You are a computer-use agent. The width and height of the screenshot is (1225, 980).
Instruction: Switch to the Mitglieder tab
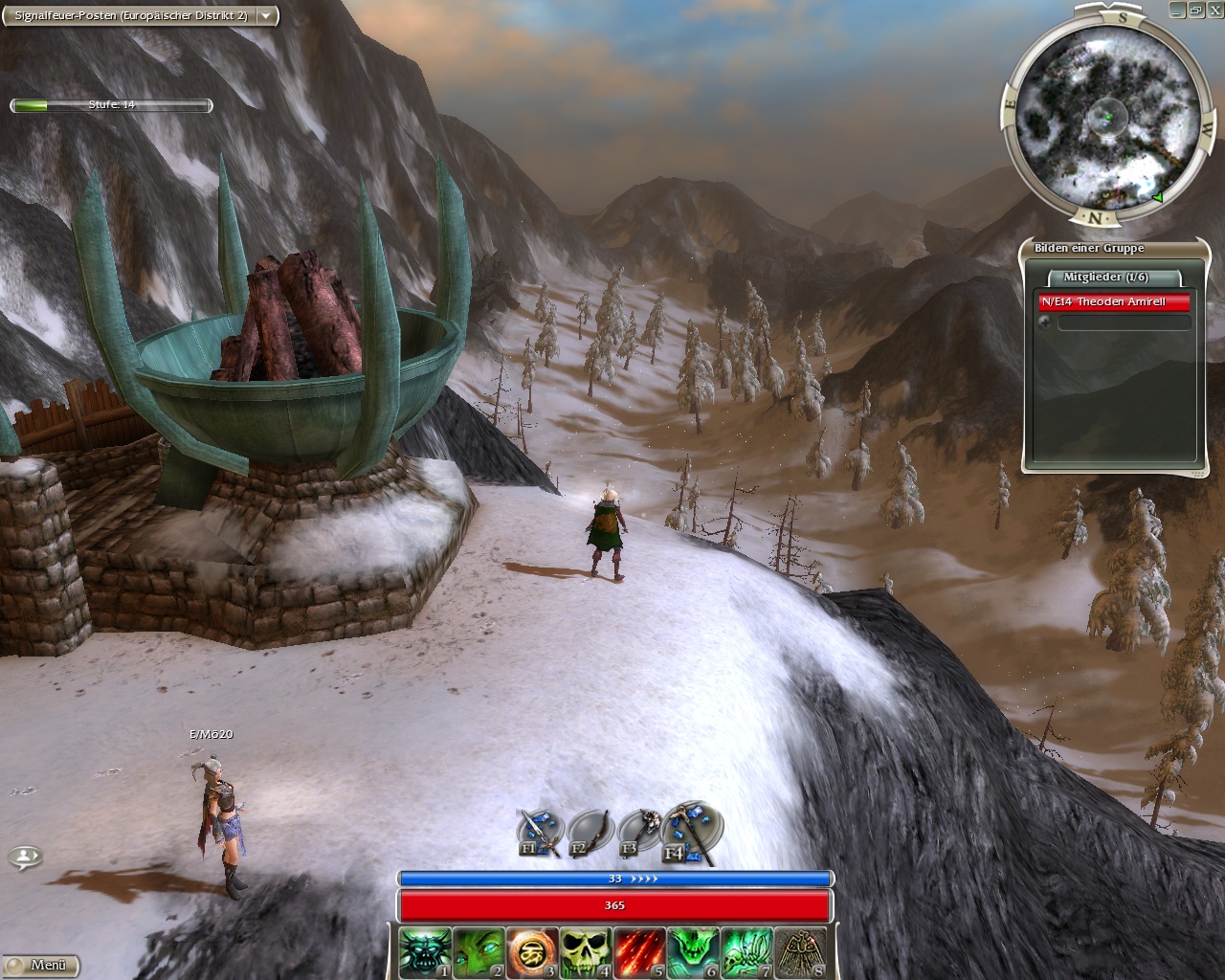(1105, 278)
